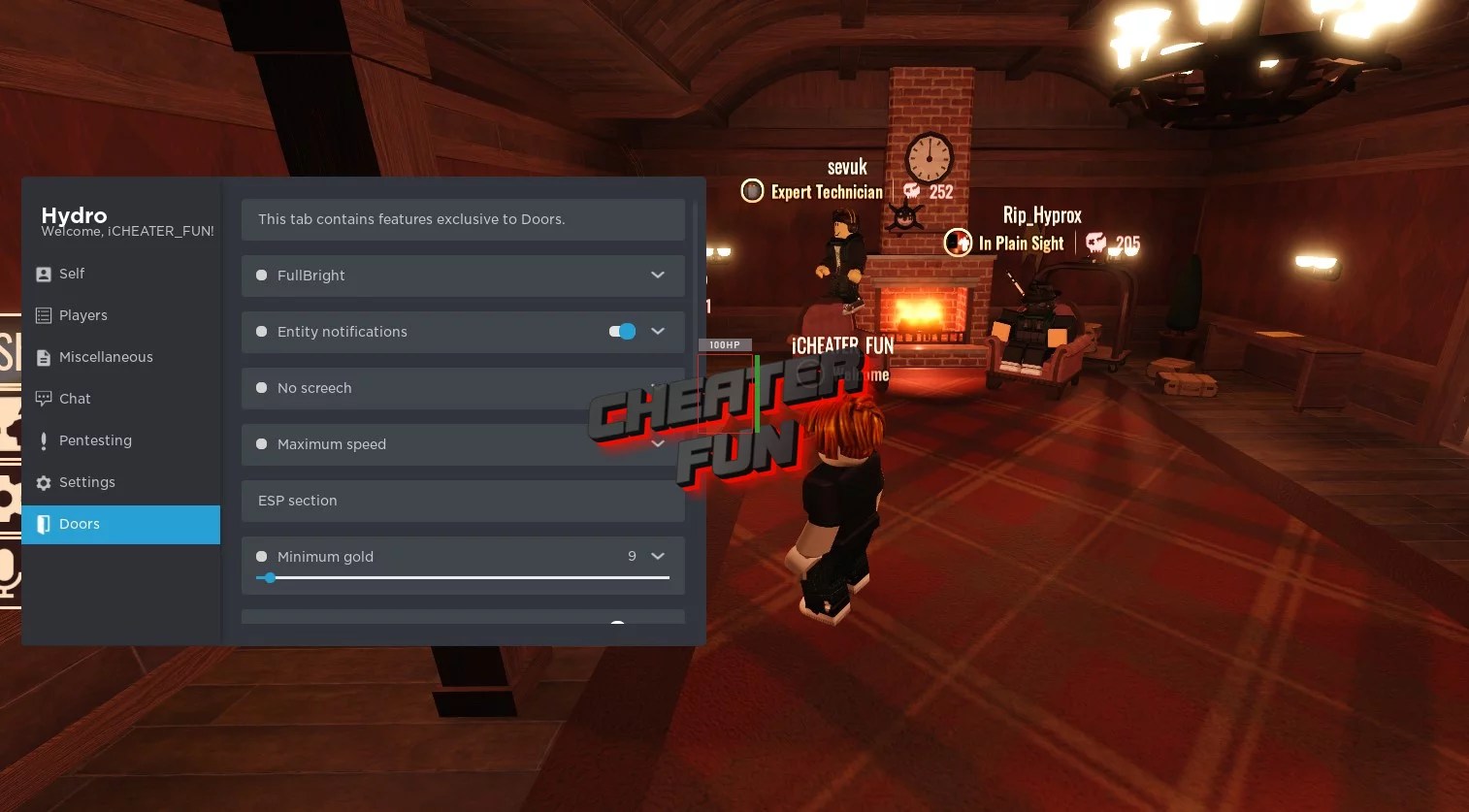Screen dimensions: 1469x812
Task: Click the Pentesting syringe icon
Action: tap(43, 439)
